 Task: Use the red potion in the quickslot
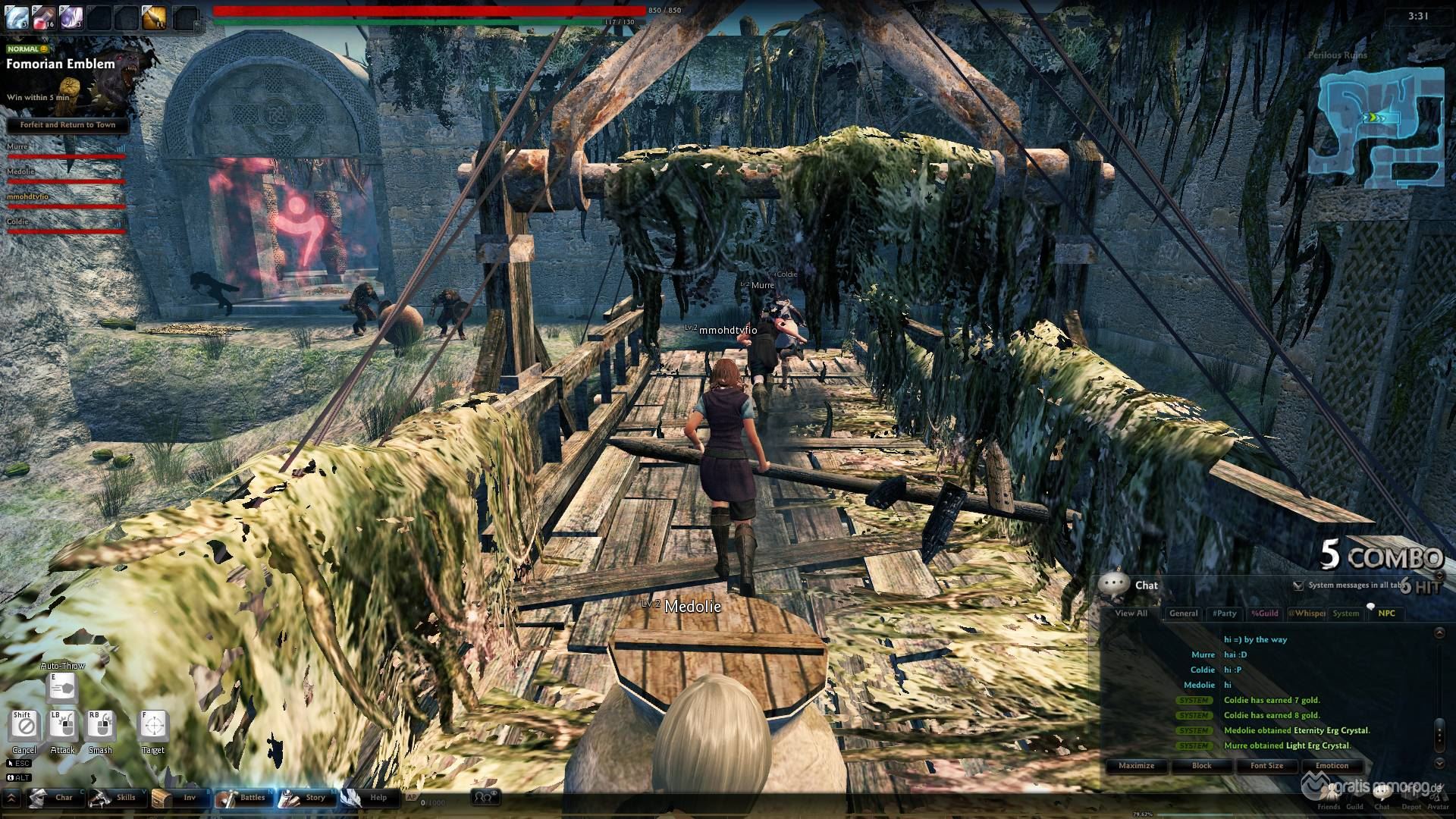(43, 17)
